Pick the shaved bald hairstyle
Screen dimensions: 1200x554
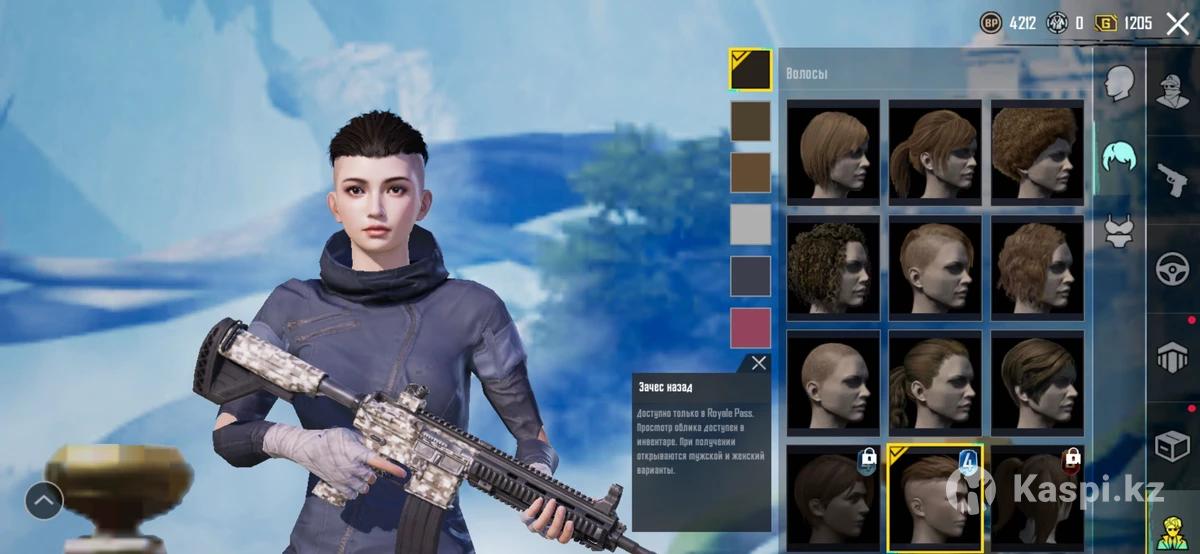[x=833, y=382]
